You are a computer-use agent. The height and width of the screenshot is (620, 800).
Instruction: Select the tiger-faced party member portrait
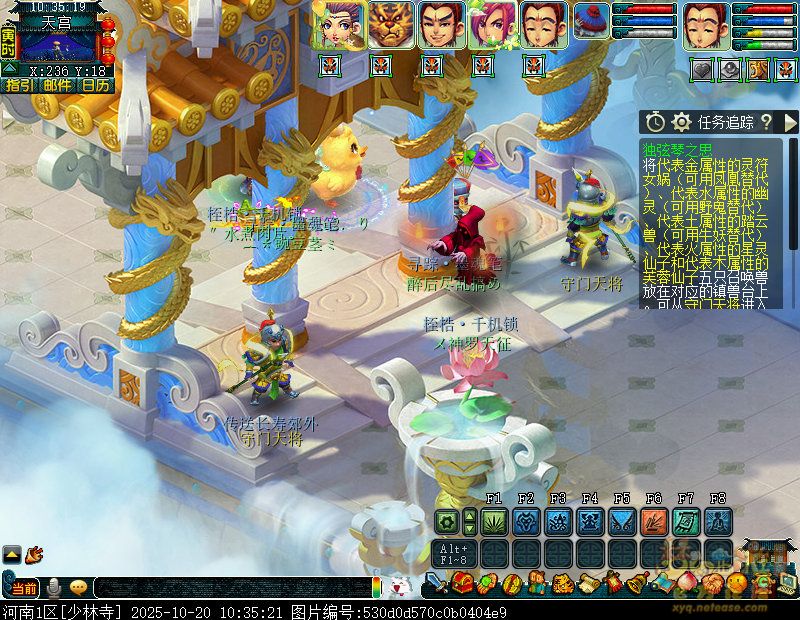tap(390, 25)
